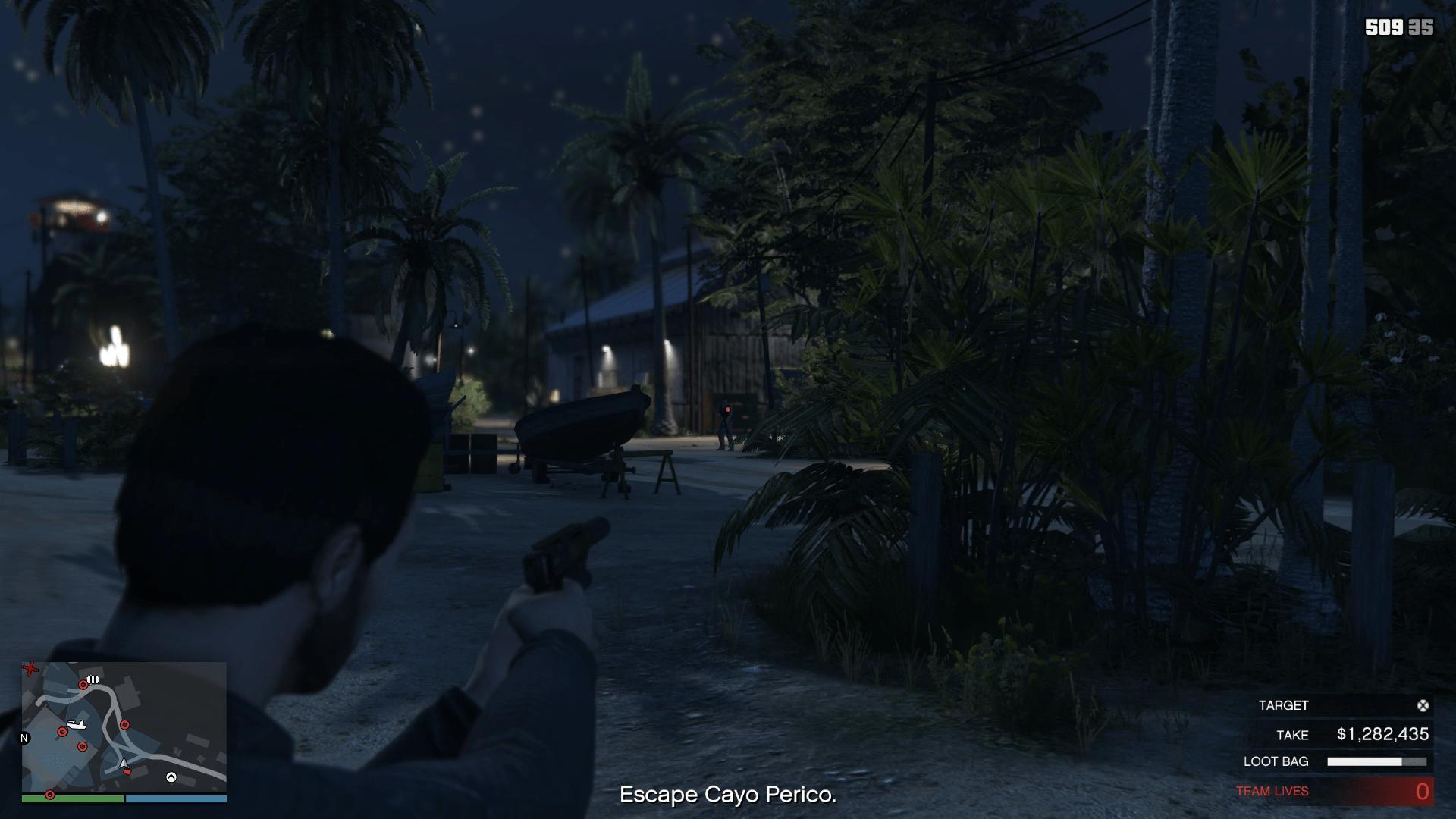
Task: Select the blue armor bar below the minimap
Action: [x=176, y=799]
